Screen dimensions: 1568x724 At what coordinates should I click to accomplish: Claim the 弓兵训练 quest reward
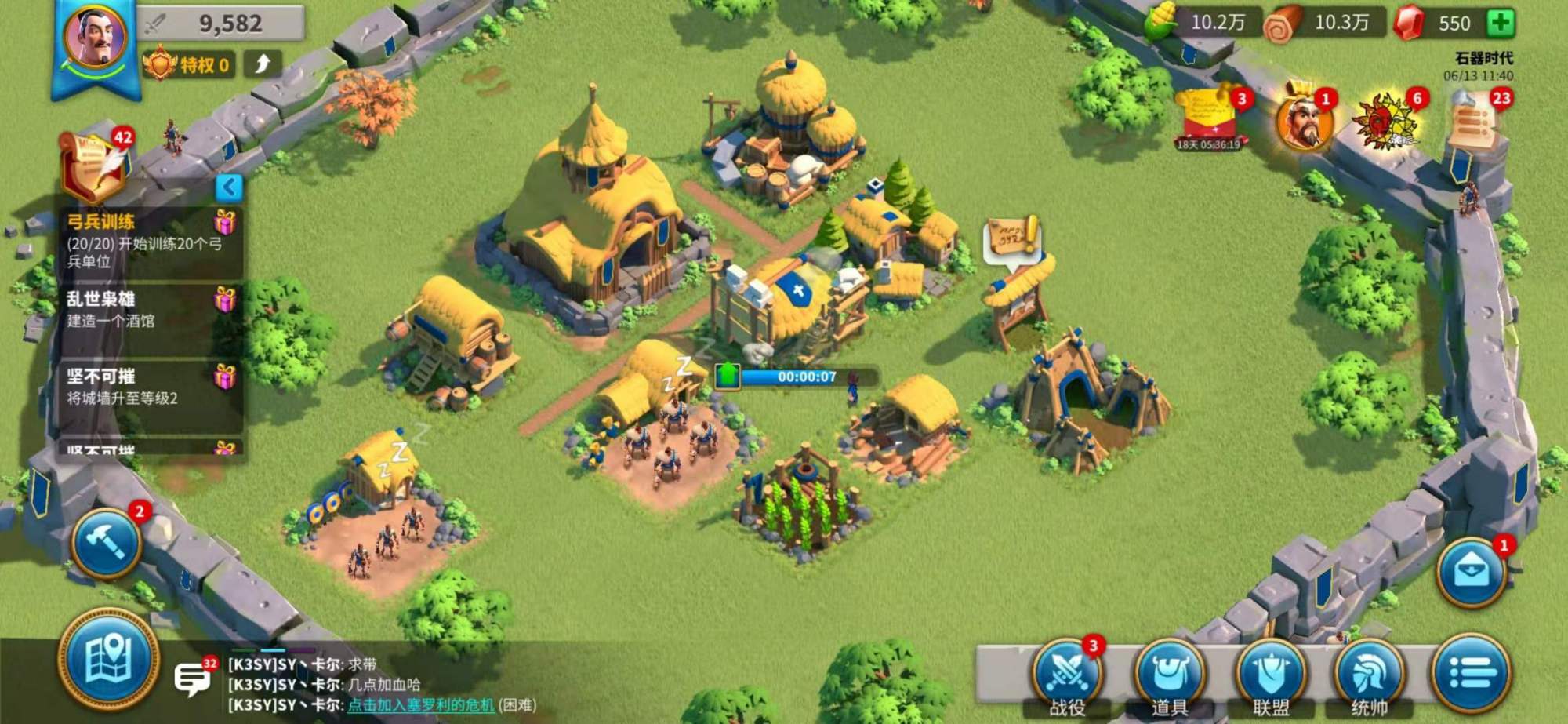coord(225,224)
